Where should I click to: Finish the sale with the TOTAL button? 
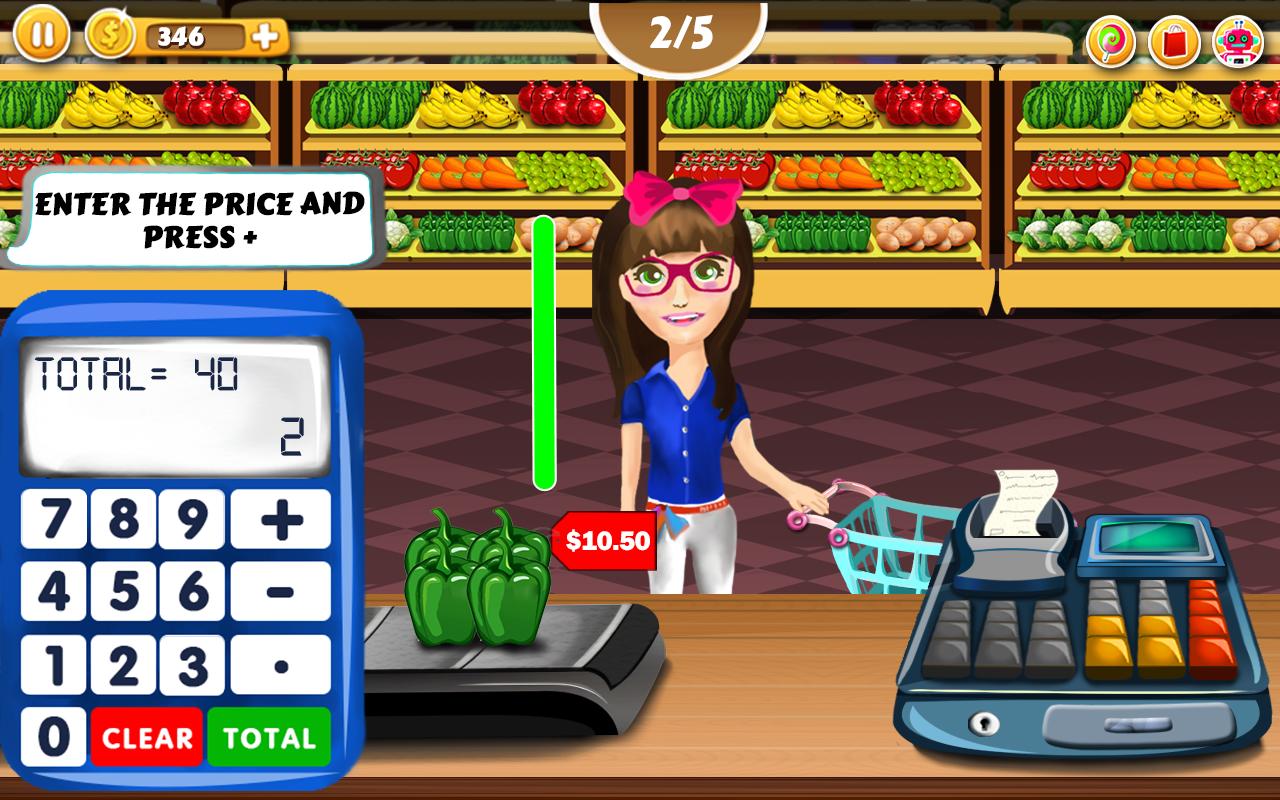point(269,737)
